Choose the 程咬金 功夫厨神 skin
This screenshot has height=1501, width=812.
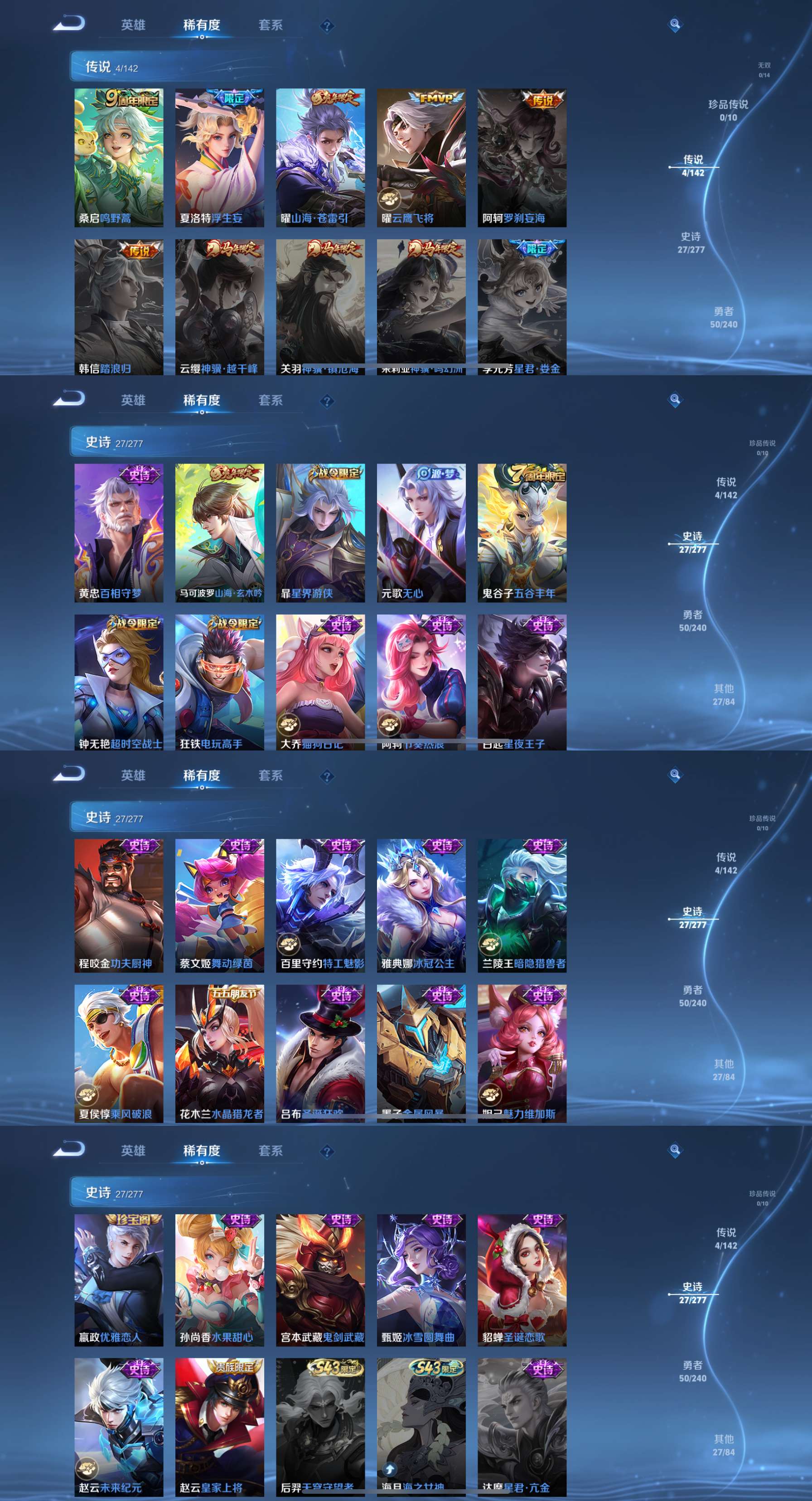[119, 905]
